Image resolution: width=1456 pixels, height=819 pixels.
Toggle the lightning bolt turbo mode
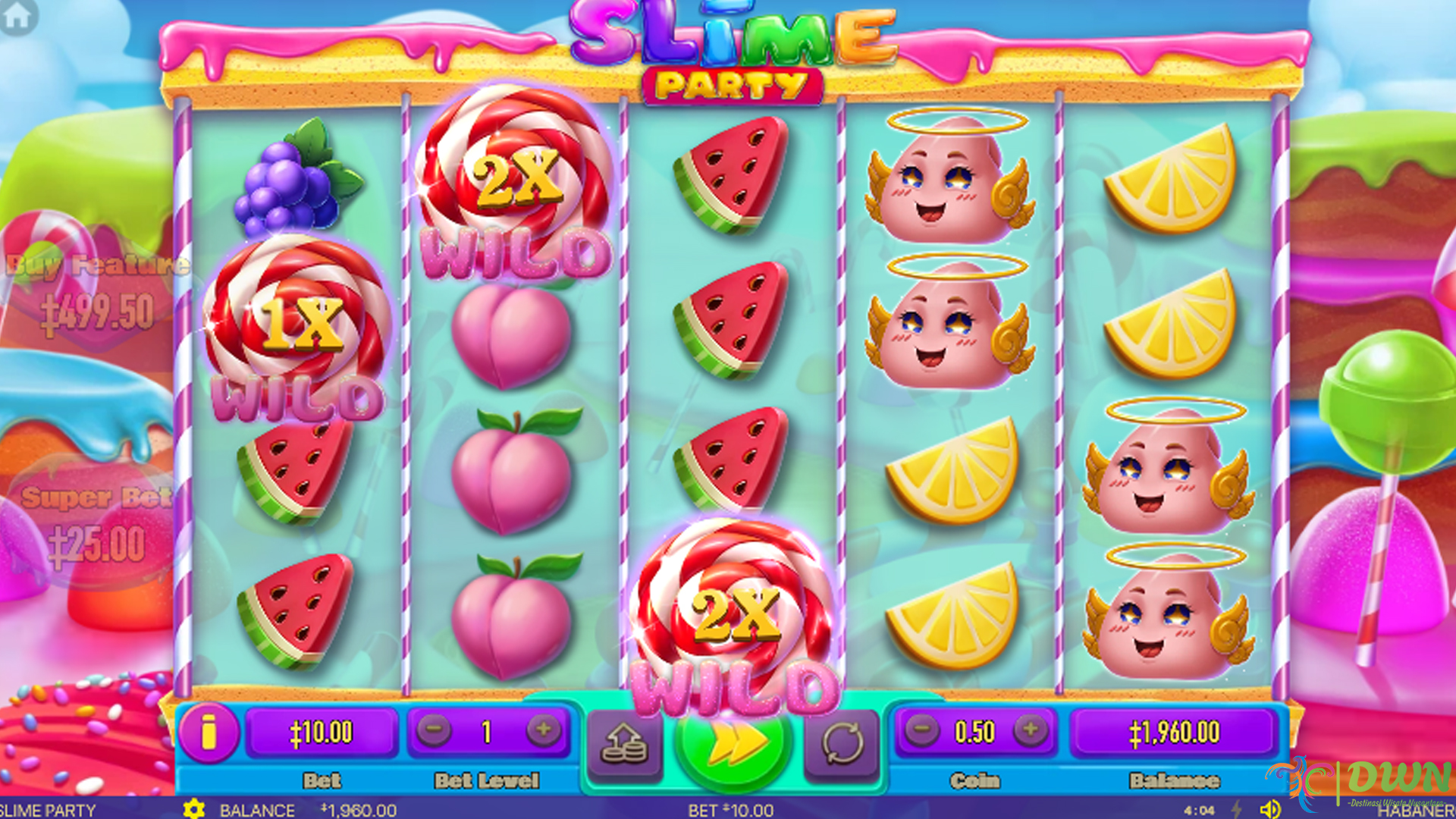(1237, 809)
